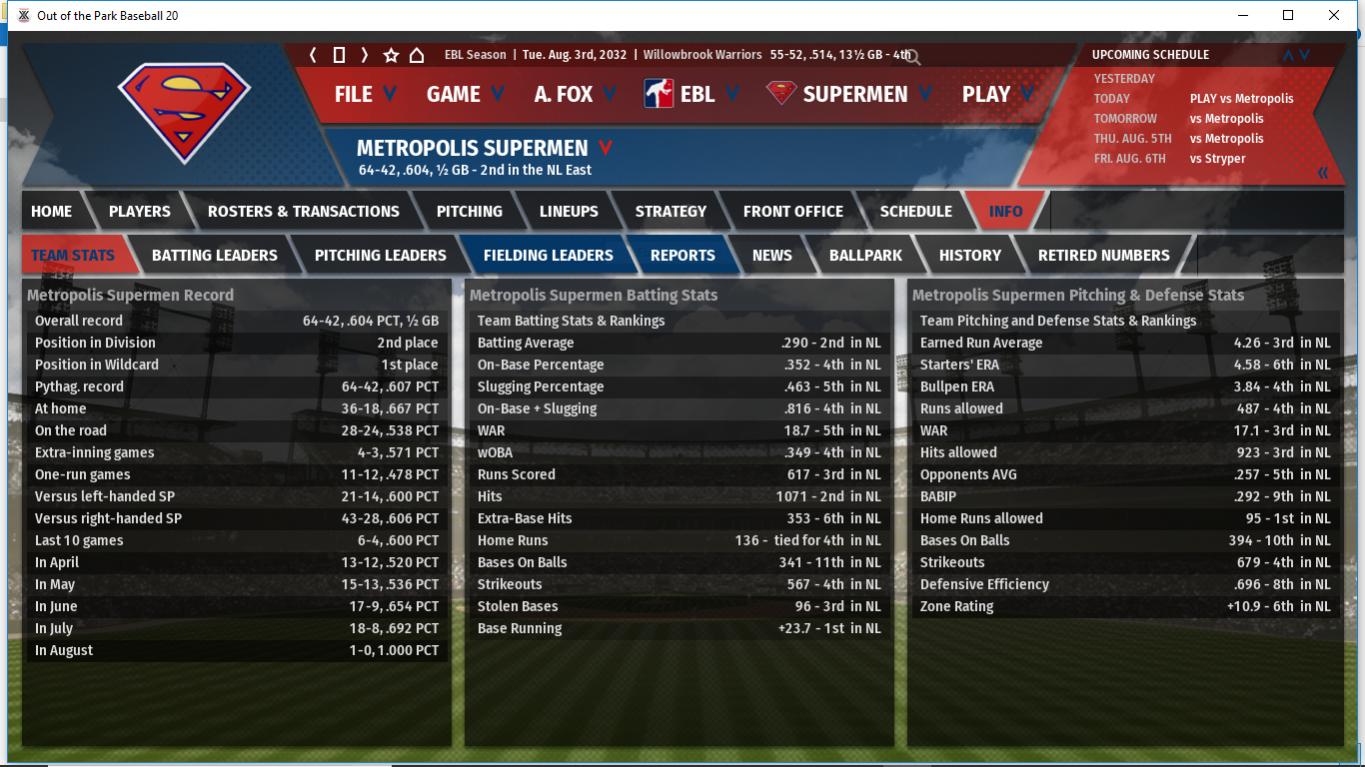Switch to the Ballpark subtab
The image size is (1365, 767).
(865, 255)
